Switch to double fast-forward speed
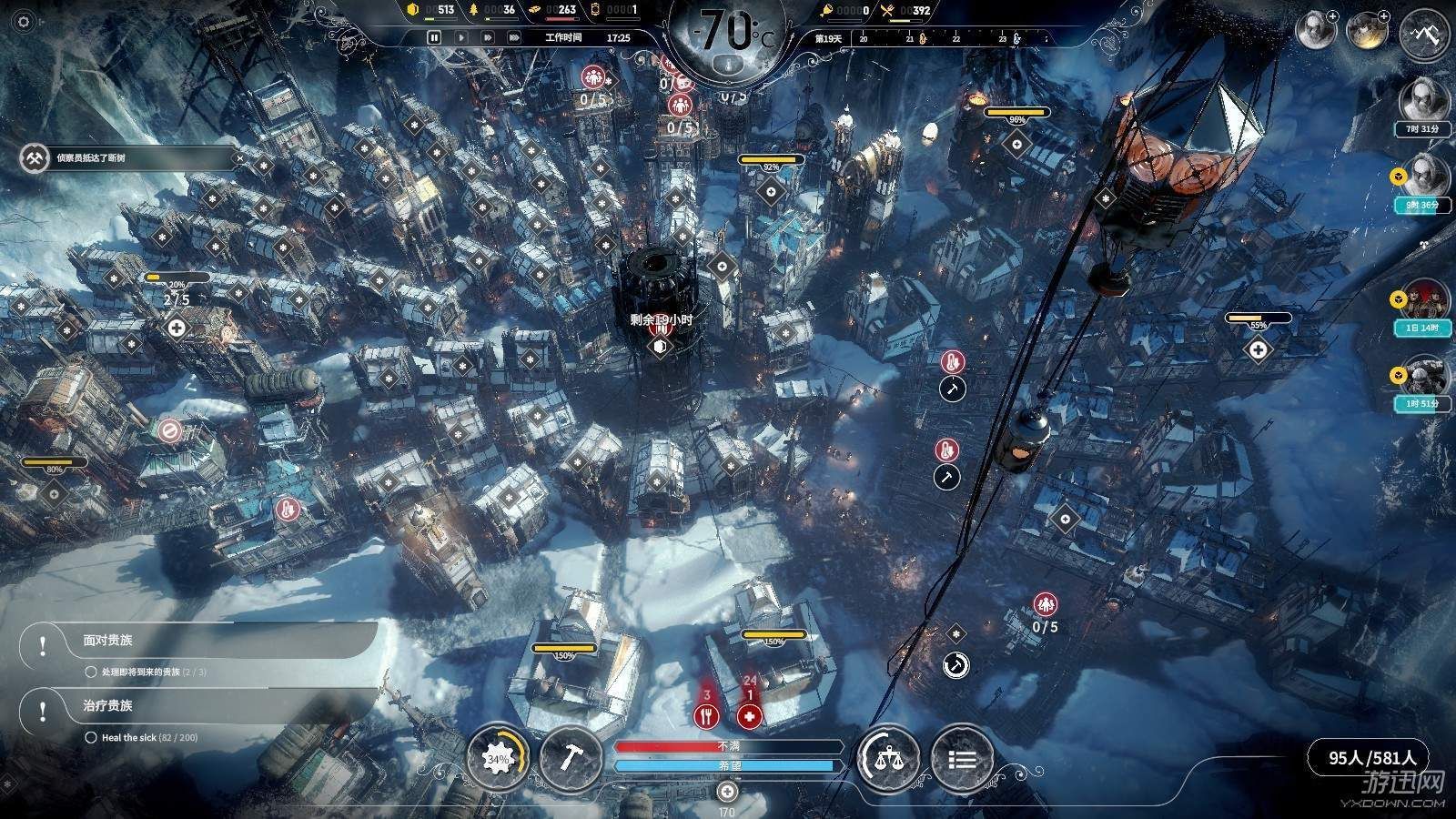Viewport: 1456px width, 819px height. point(488,37)
